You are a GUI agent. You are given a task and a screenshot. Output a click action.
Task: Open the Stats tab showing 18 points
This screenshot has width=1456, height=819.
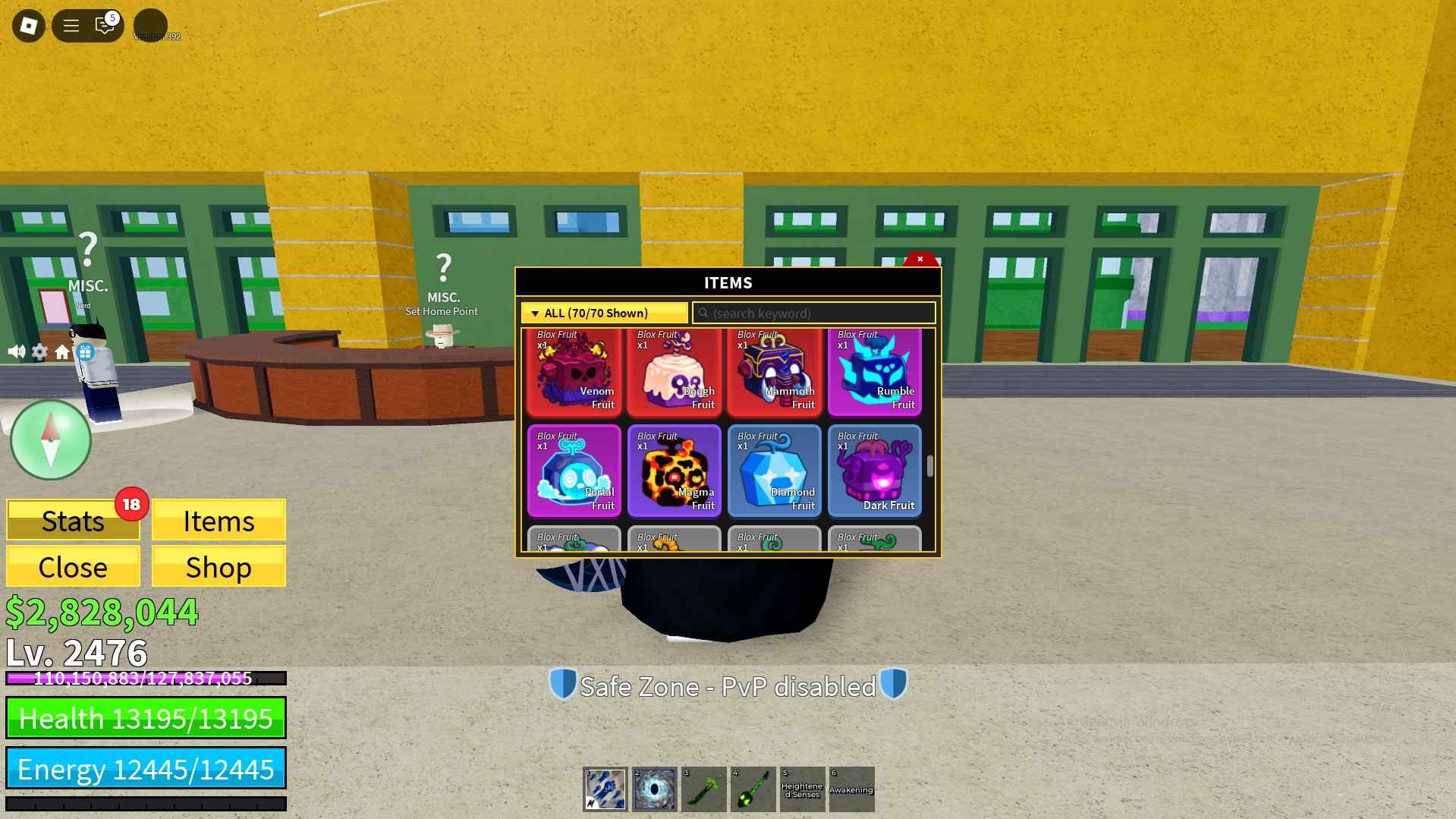click(73, 521)
